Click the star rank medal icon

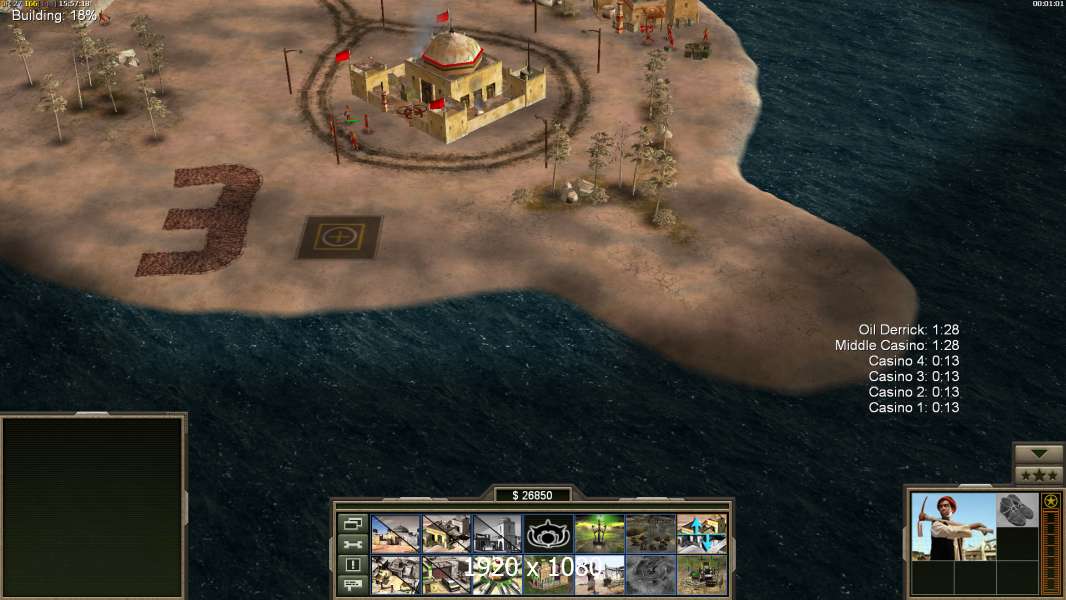click(1050, 501)
